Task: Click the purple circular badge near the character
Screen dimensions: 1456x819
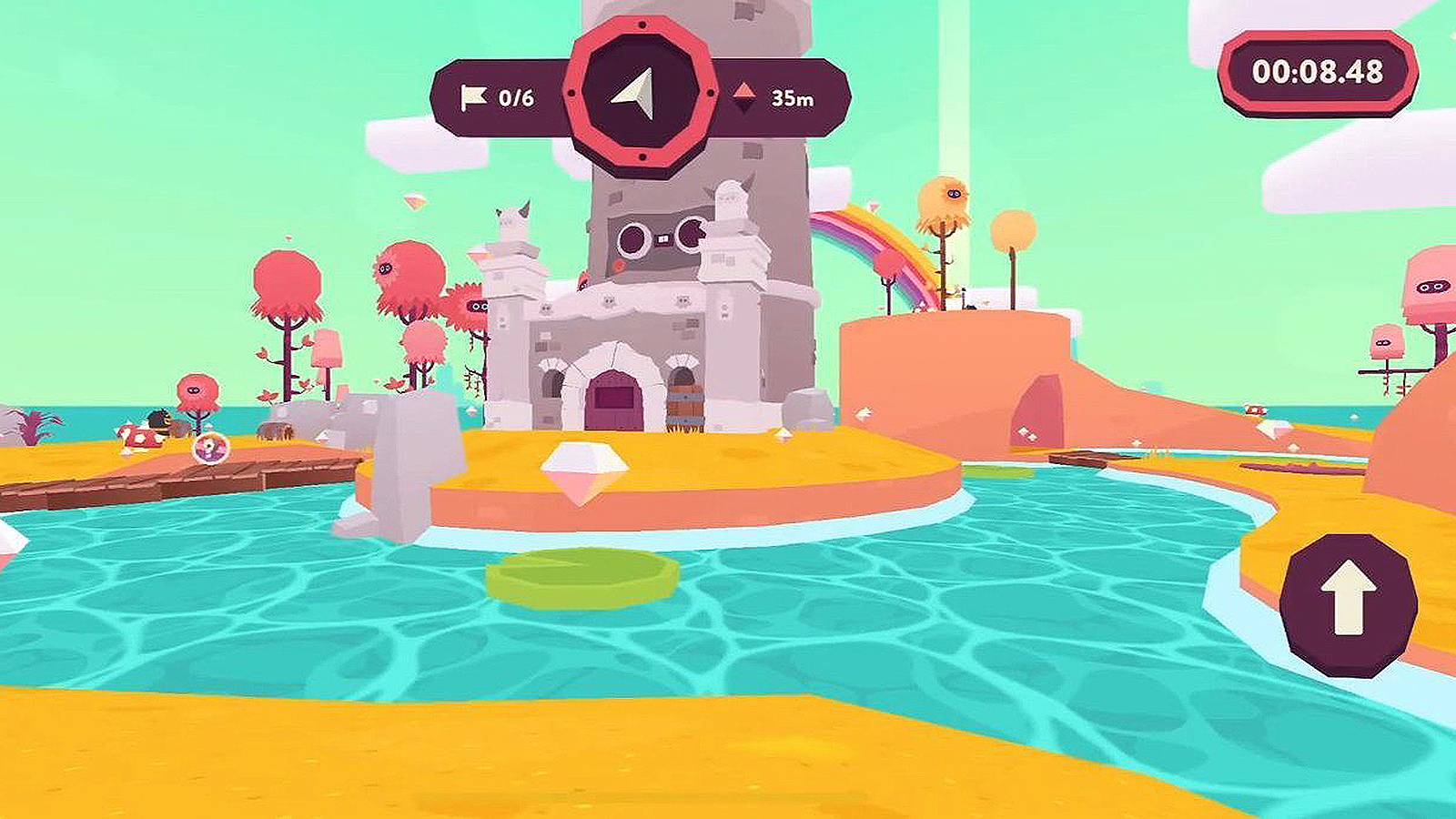Action: tap(209, 449)
